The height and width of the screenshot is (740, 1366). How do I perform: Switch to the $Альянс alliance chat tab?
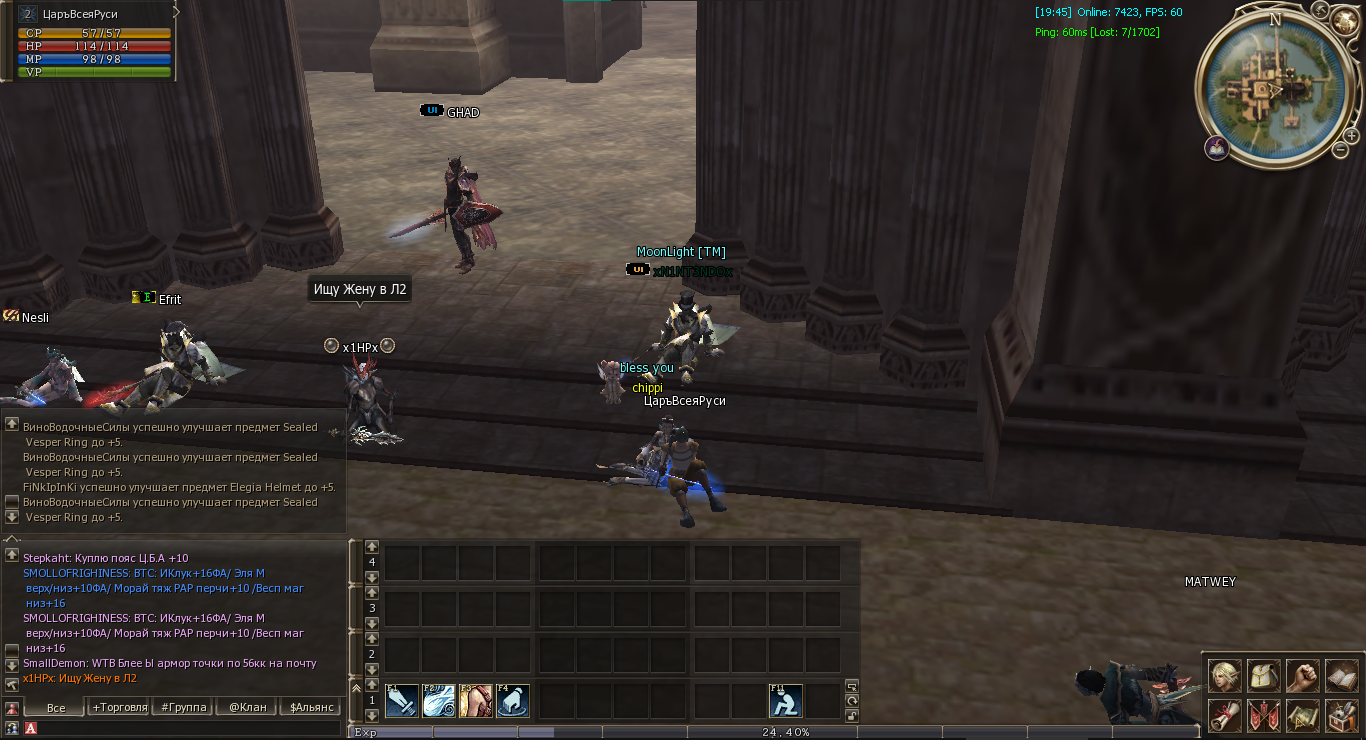pyautogui.click(x=309, y=707)
